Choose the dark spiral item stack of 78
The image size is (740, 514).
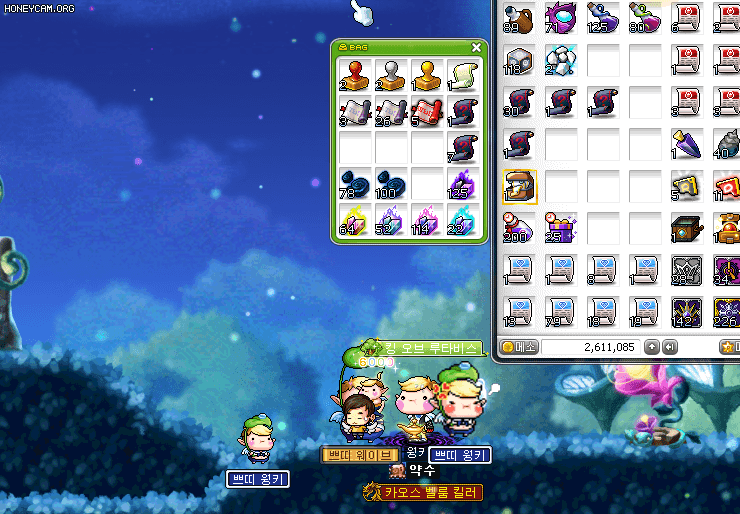pyautogui.click(x=355, y=184)
